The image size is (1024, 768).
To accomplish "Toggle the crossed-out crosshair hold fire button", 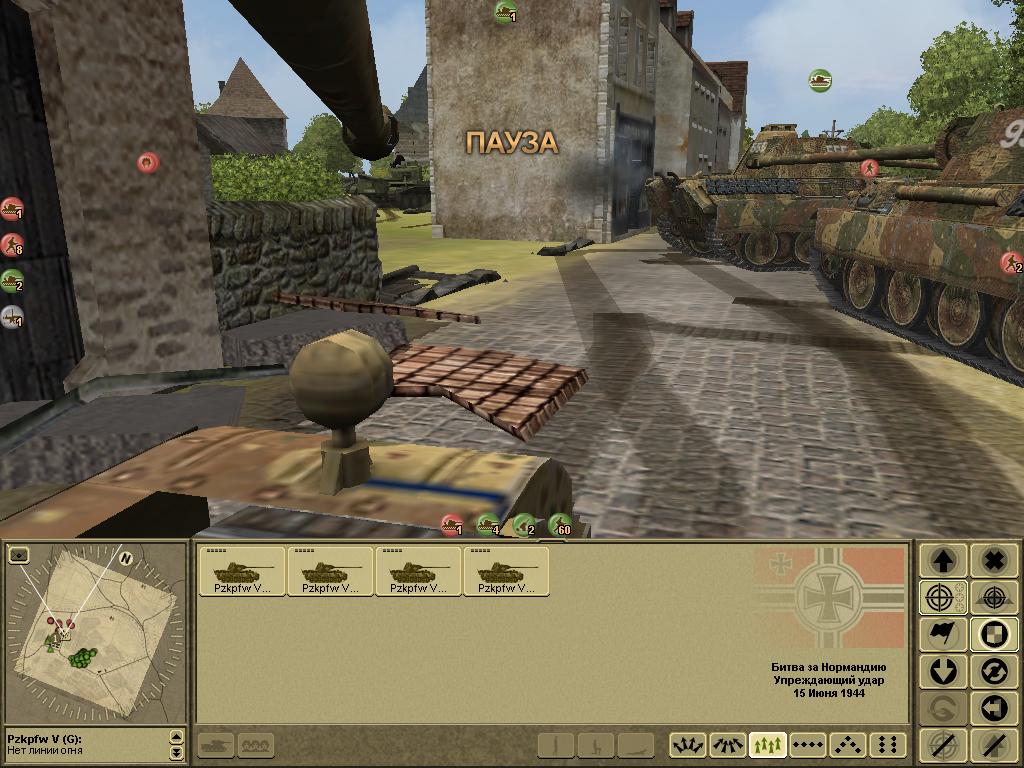I will [x=942, y=745].
